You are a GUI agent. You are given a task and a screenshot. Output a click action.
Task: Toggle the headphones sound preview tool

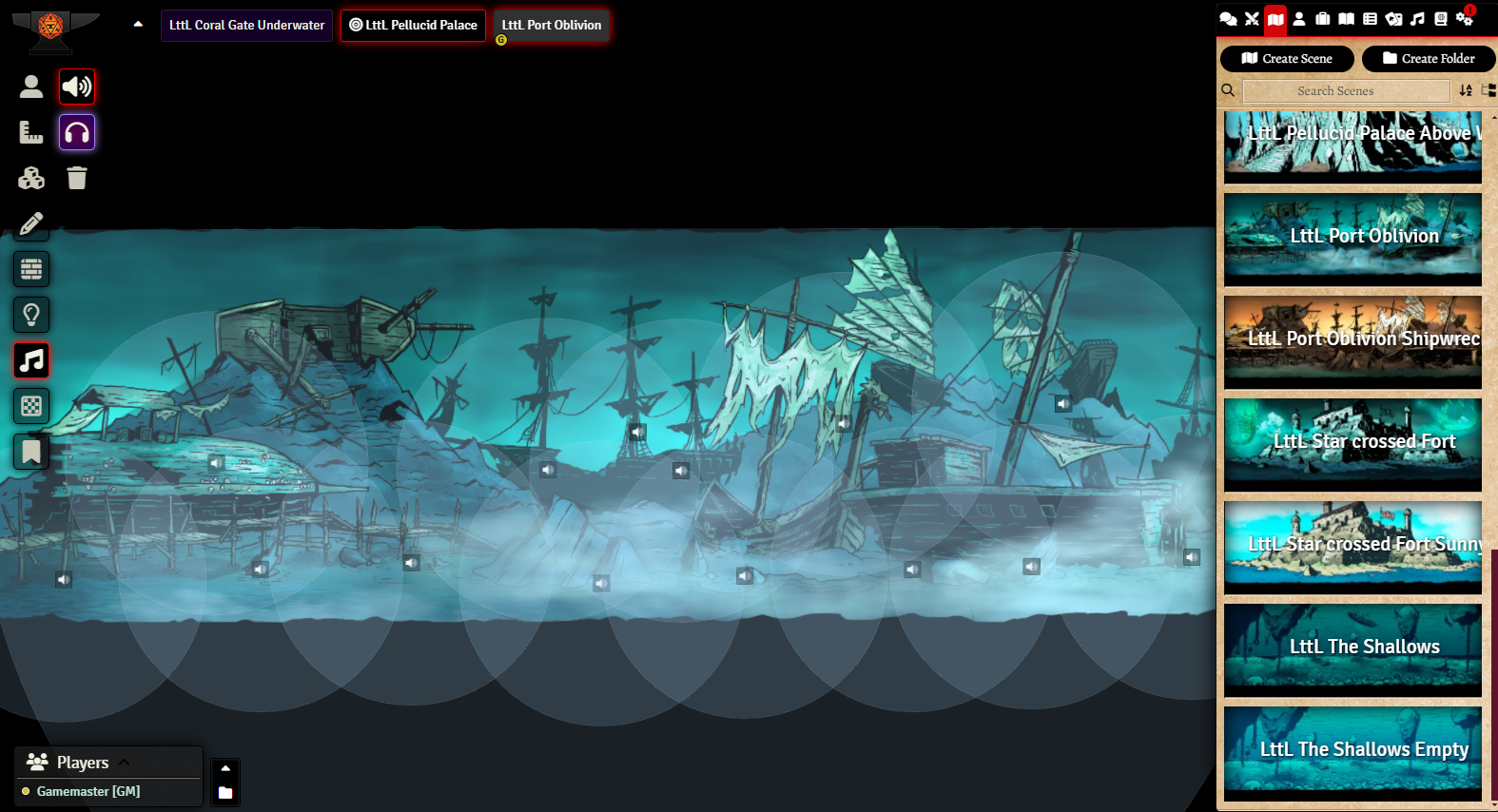[x=77, y=132]
